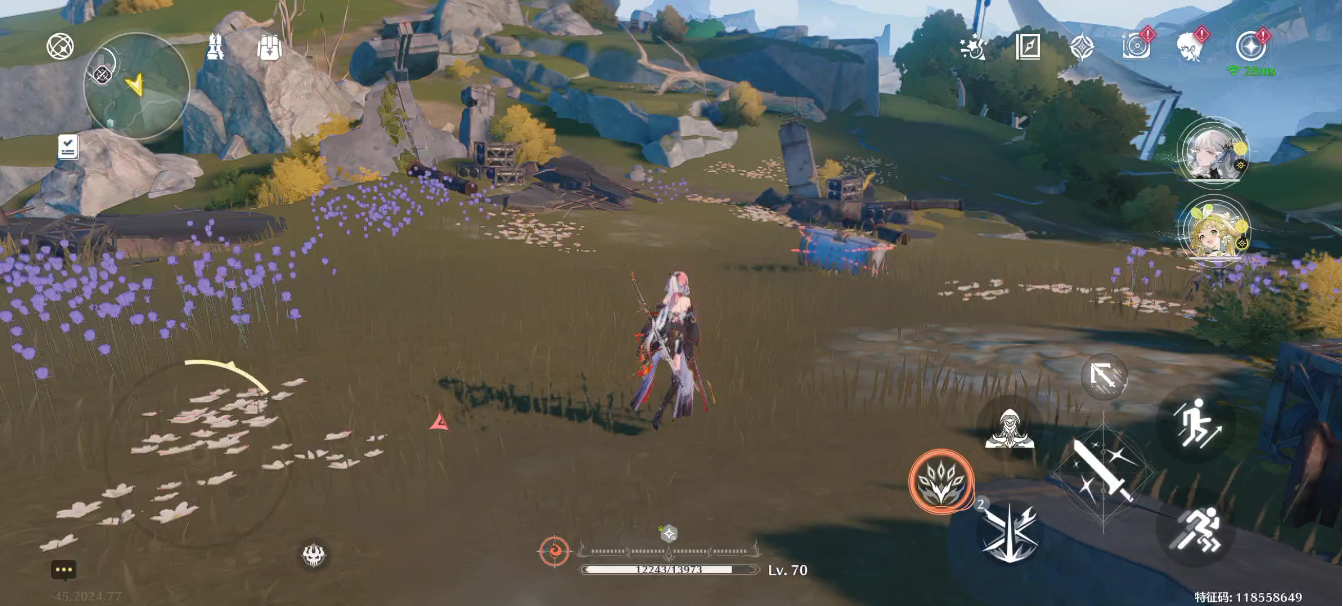The width and height of the screenshot is (1343, 606).
Task: Tap the circled star icon above ping
Action: click(1250, 45)
